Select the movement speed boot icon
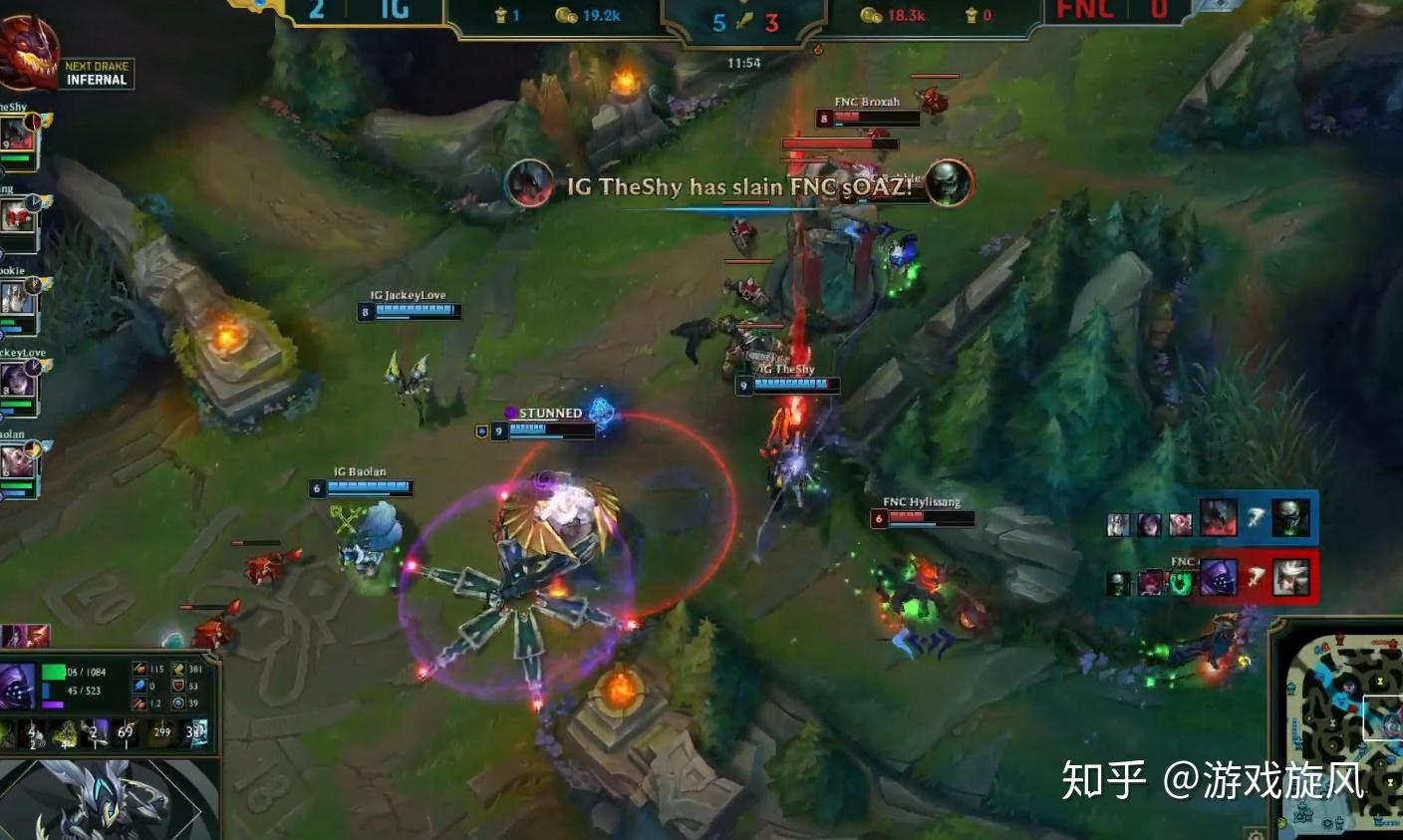Image resolution: width=1403 pixels, height=840 pixels. 179,669
